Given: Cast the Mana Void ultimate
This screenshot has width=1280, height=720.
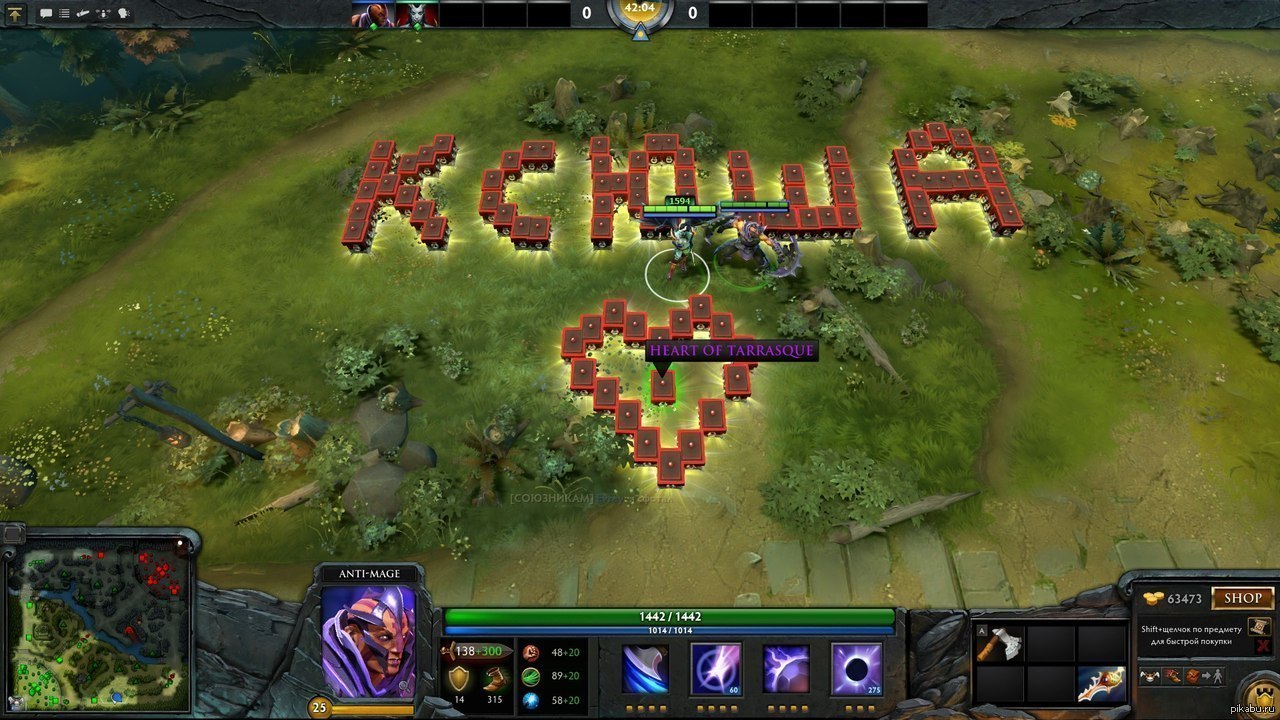Looking at the screenshot, I should coord(857,669).
